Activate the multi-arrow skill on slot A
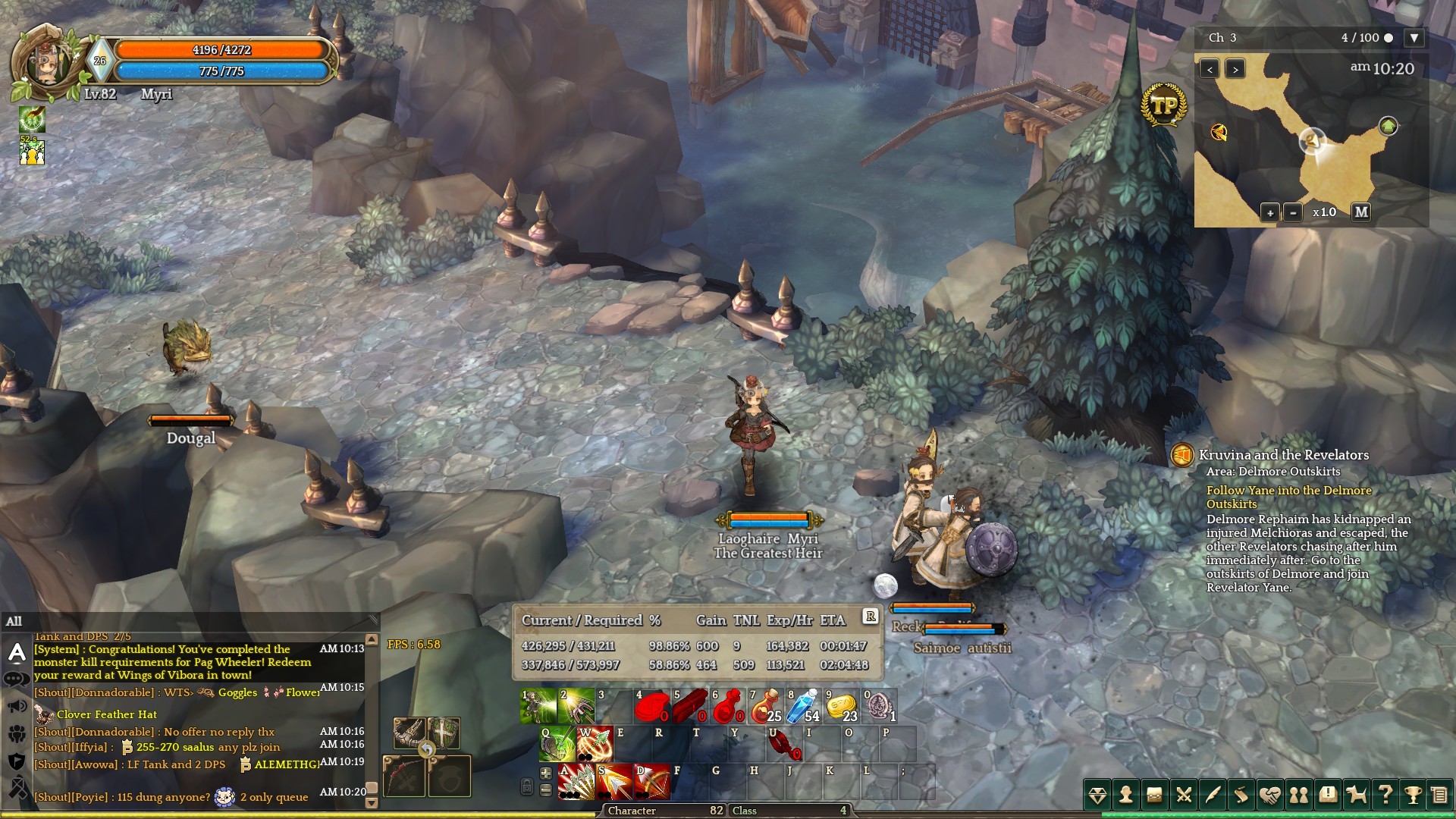The height and width of the screenshot is (819, 1456). pyautogui.click(x=576, y=782)
